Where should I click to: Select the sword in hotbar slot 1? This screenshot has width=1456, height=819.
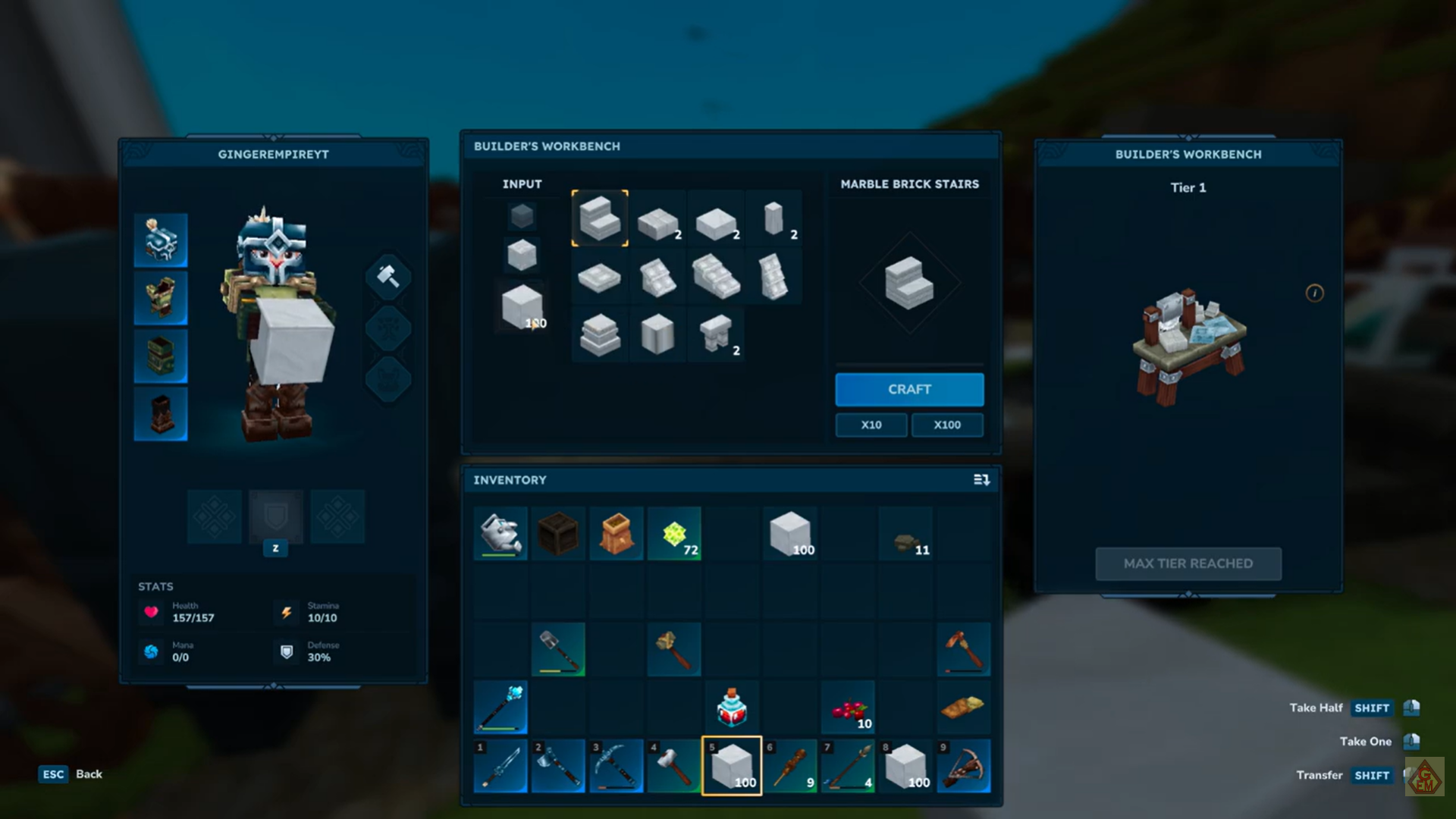pyautogui.click(x=500, y=766)
